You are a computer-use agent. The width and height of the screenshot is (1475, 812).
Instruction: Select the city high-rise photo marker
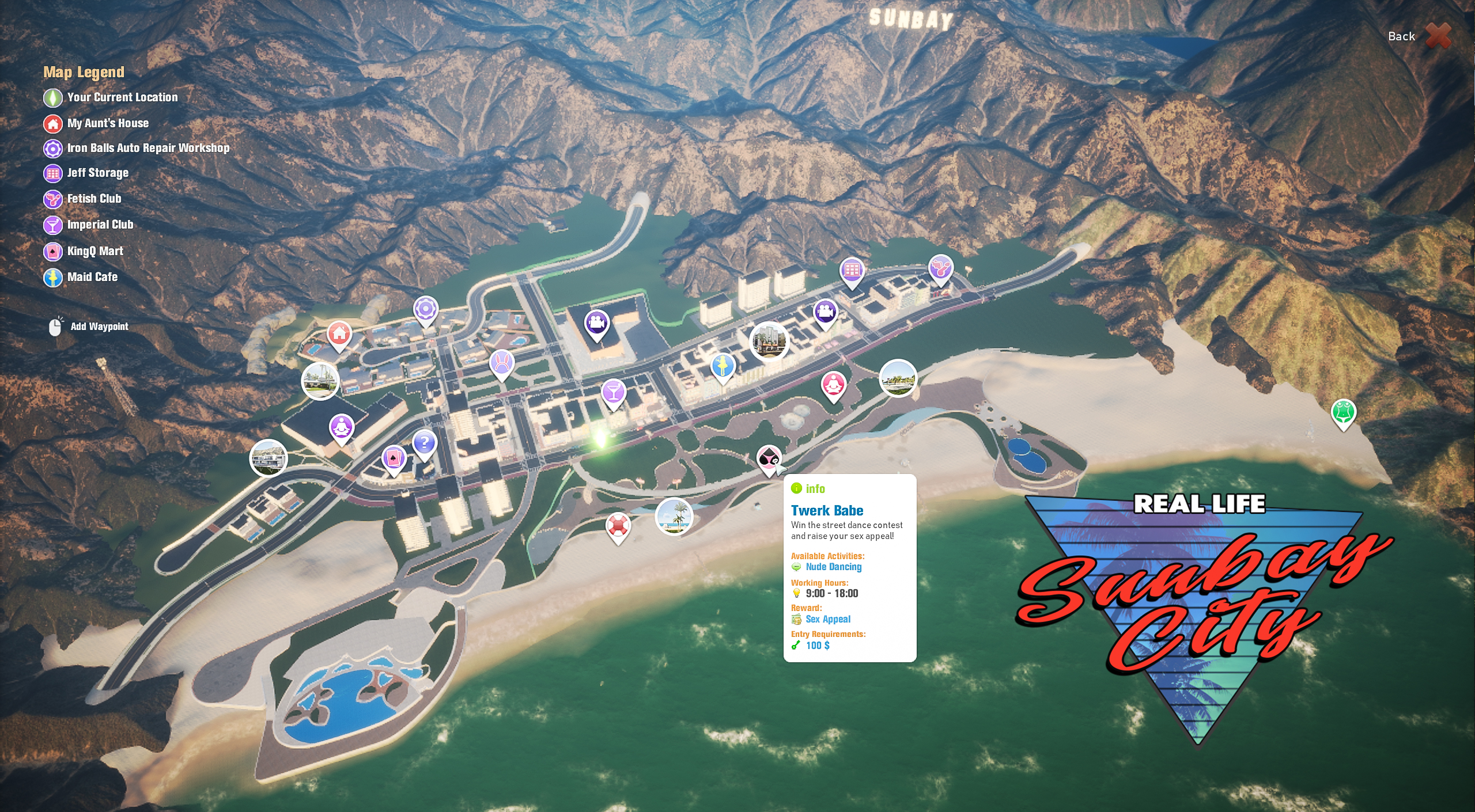click(x=769, y=340)
